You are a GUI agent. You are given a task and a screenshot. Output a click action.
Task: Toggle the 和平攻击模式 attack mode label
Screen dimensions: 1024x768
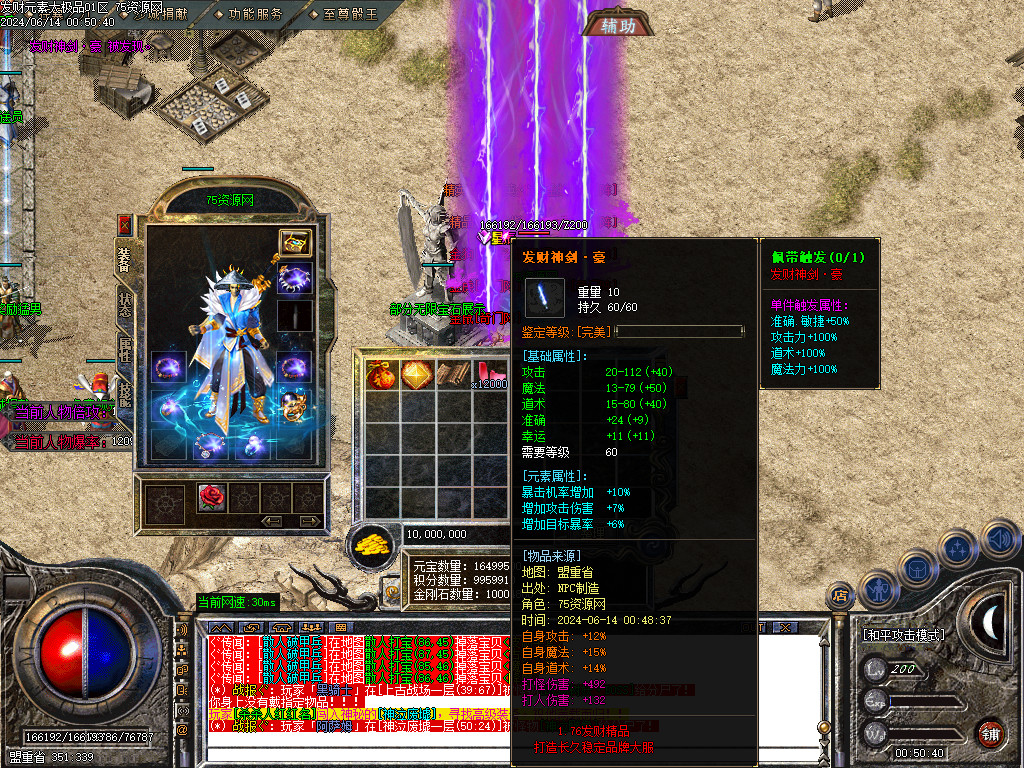pyautogui.click(x=903, y=634)
